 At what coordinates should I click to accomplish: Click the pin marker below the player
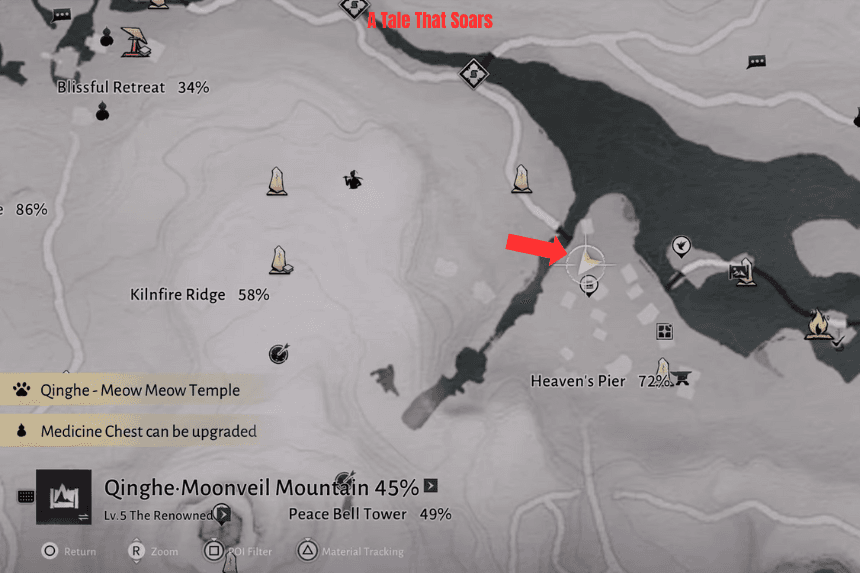589,289
